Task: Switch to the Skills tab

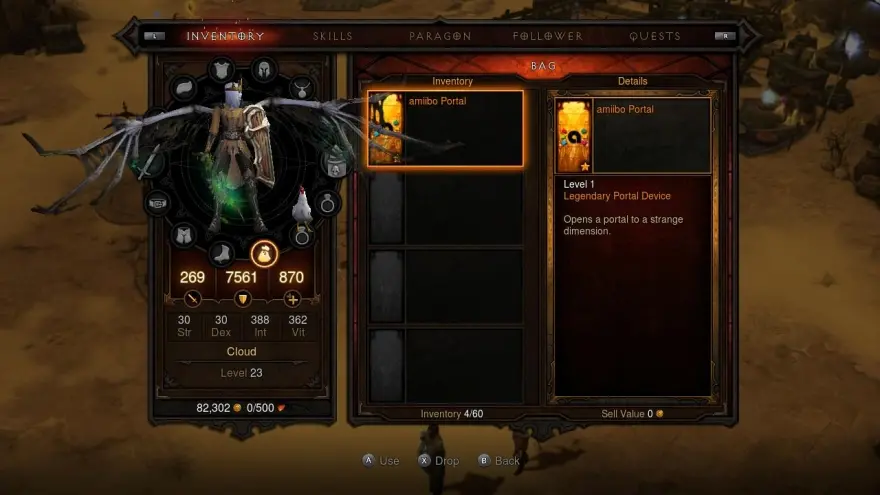Action: (333, 36)
